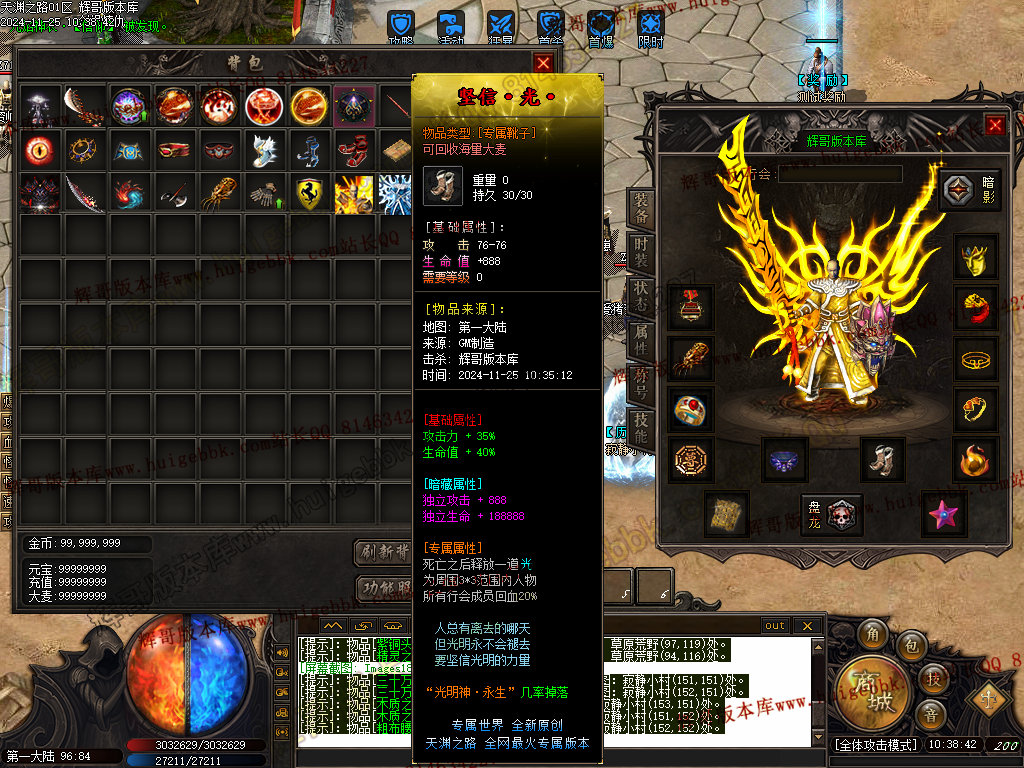
Task: Select the pink star gem slot
Action: (x=942, y=513)
